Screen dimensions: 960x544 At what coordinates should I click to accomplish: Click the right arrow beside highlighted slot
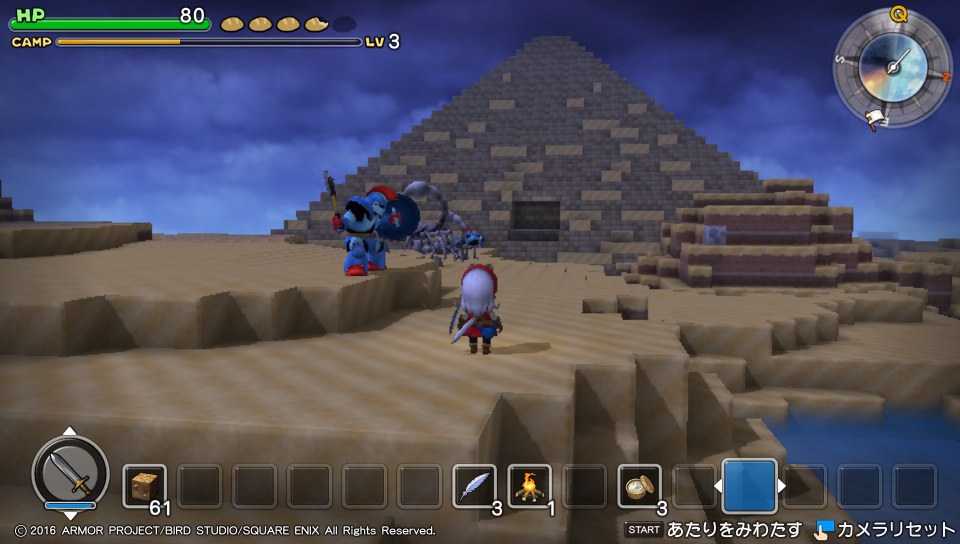coord(782,487)
